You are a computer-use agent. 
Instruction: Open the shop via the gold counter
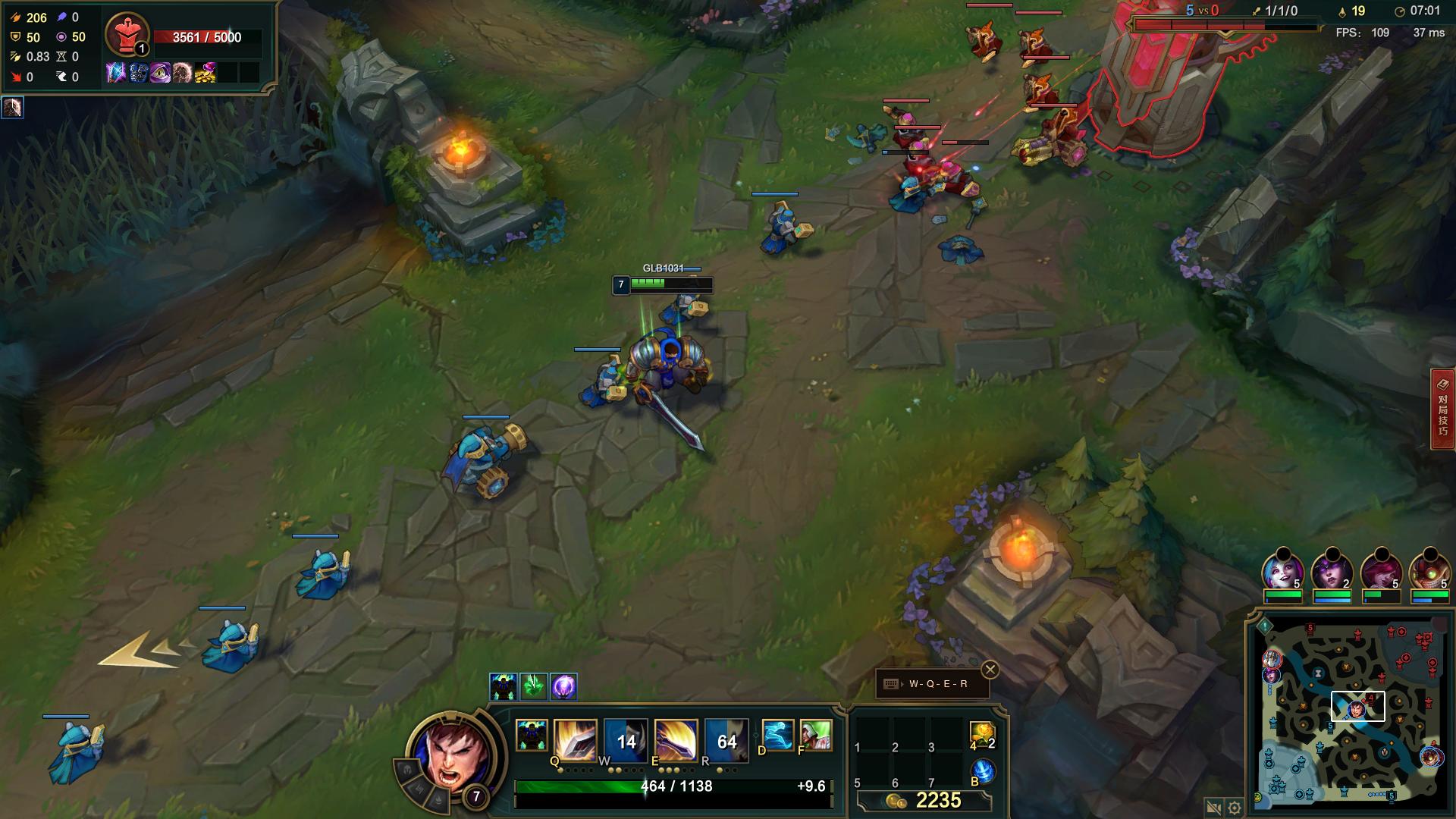pyautogui.click(x=924, y=801)
